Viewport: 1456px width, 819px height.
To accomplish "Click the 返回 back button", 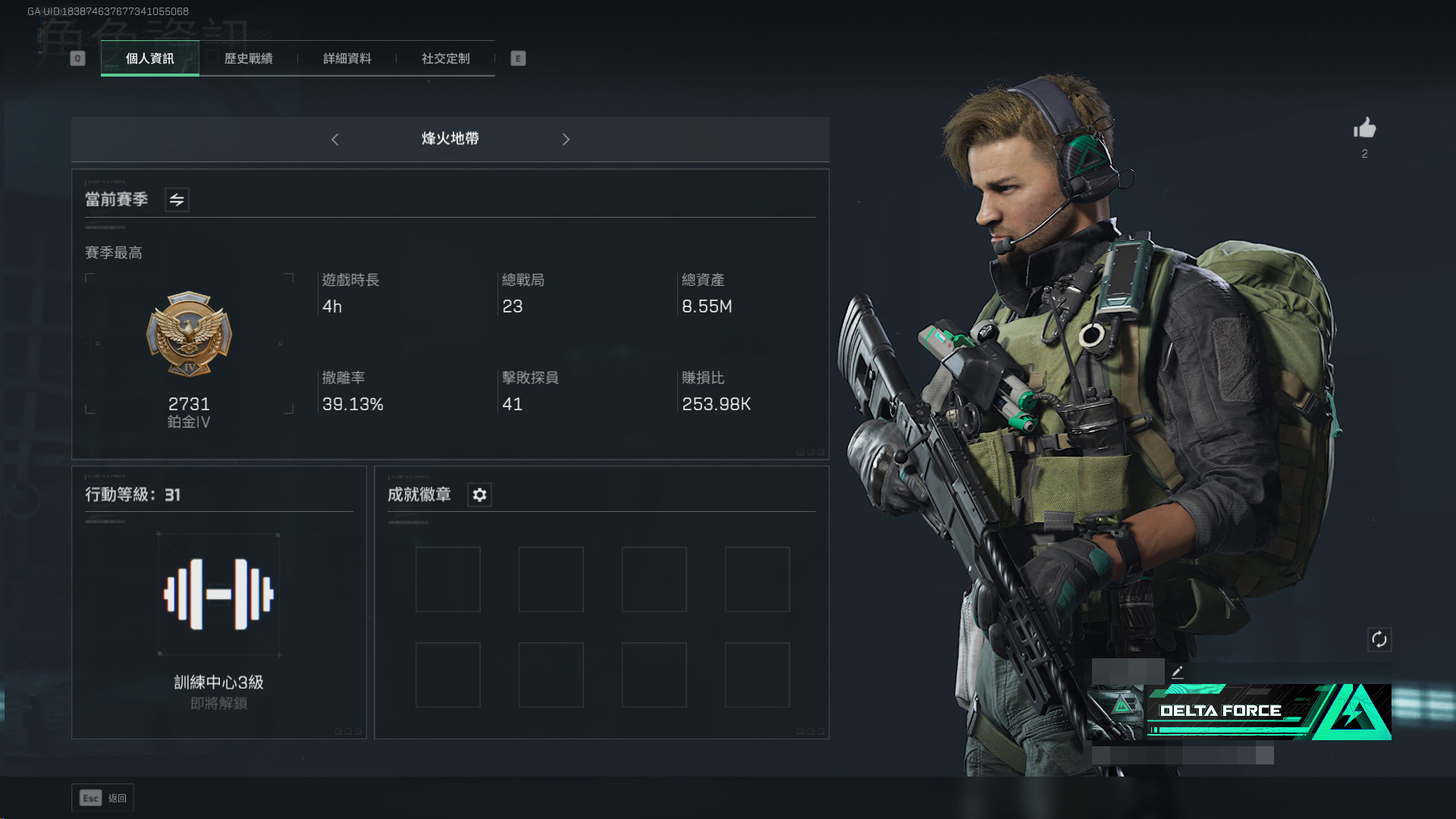I will (103, 798).
